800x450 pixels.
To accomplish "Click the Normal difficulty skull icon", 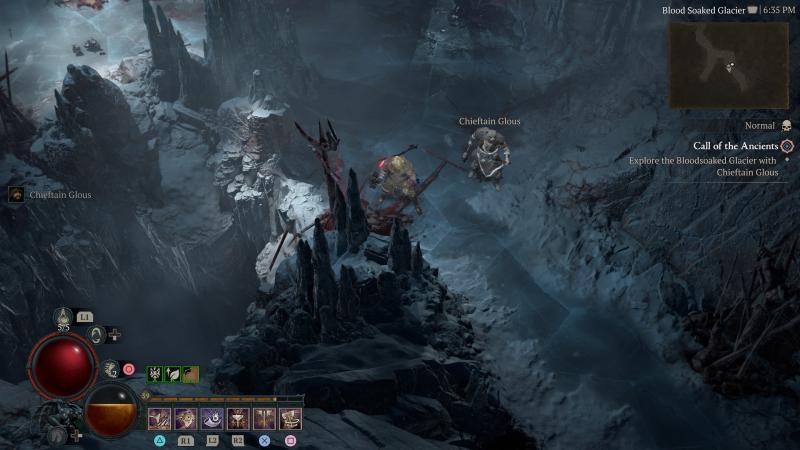I will click(x=786, y=126).
